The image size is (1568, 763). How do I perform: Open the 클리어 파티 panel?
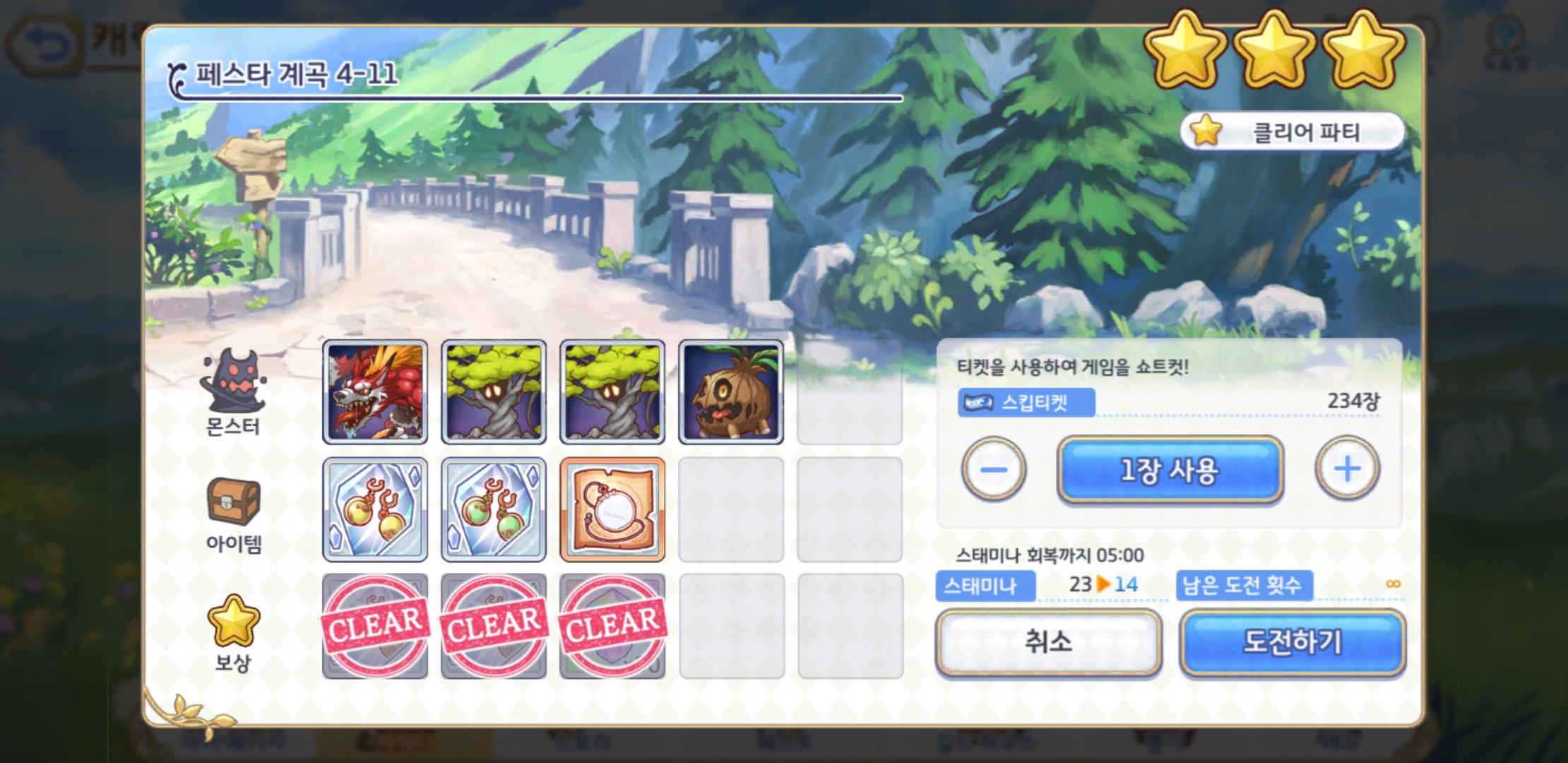tap(1293, 131)
